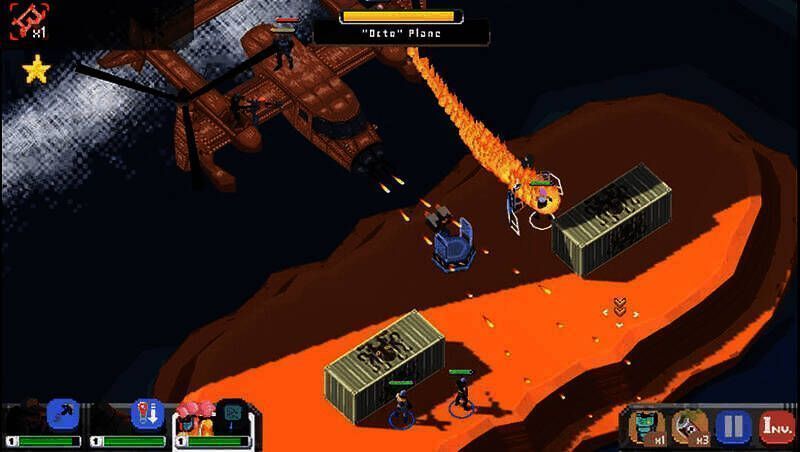800x452 pixels.
Task: Activate the blue drop-down arrow ability icon
Action: pos(147,414)
